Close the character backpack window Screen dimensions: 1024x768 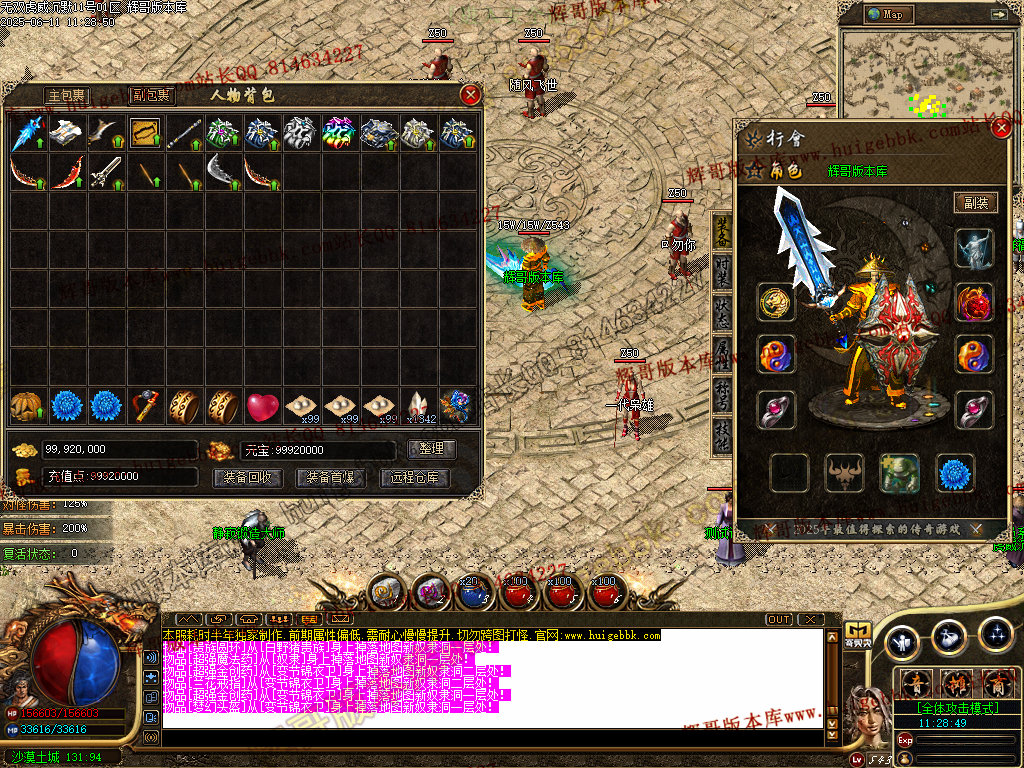471,95
